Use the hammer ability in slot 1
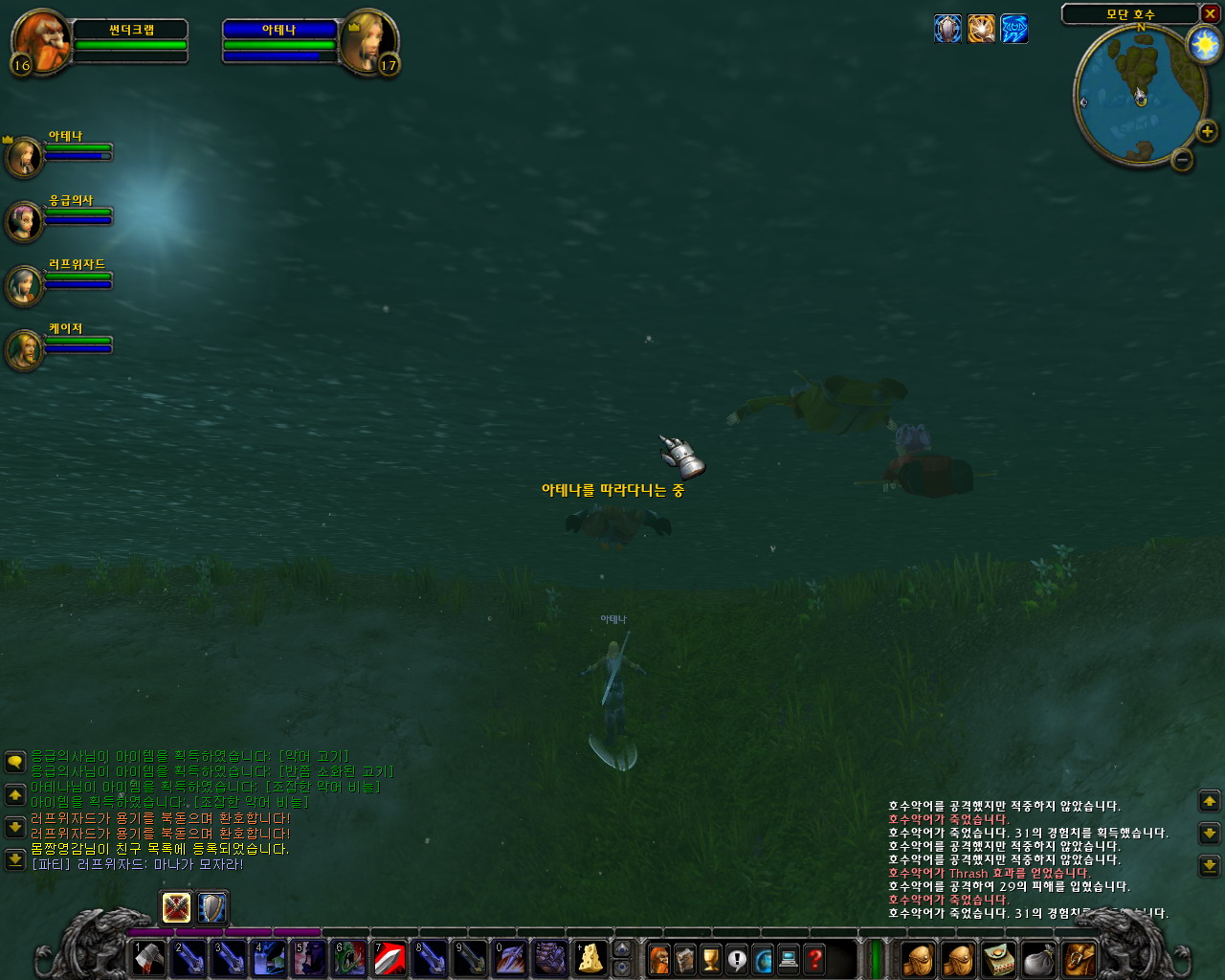Viewport: 1225px width, 980px height. [x=149, y=958]
